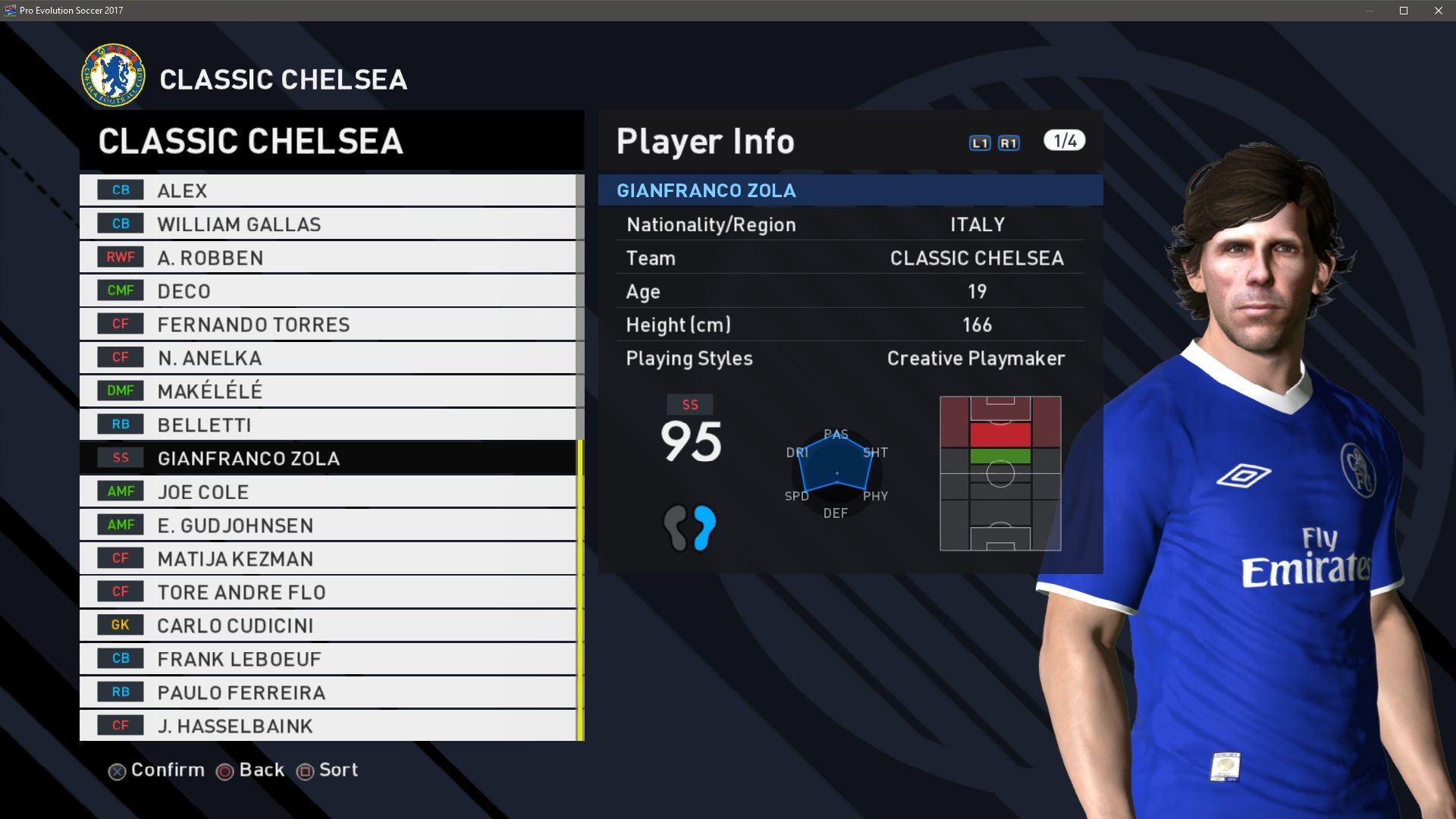Maximize the game window
This screenshot has width=1456, height=819.
point(1404,11)
